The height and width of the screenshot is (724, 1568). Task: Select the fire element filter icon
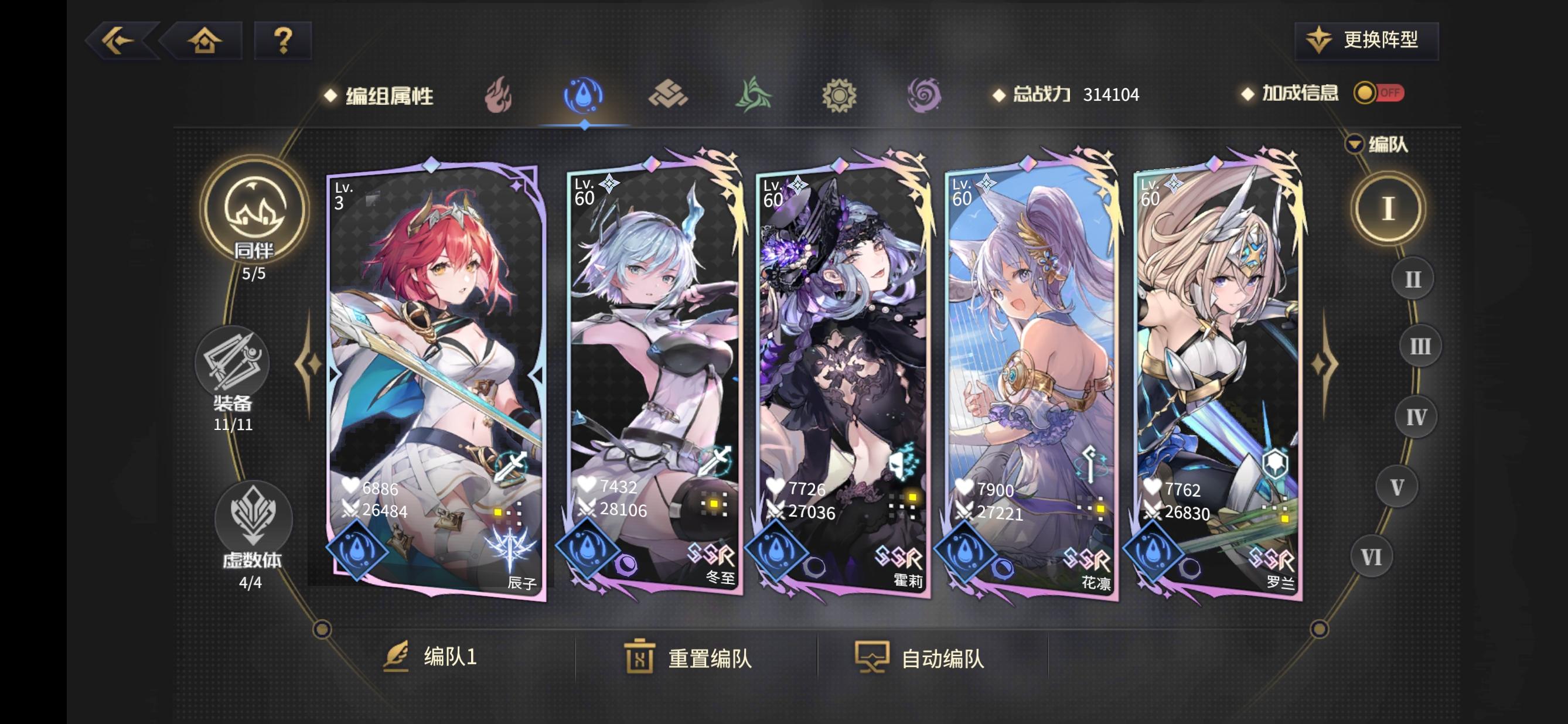[500, 94]
